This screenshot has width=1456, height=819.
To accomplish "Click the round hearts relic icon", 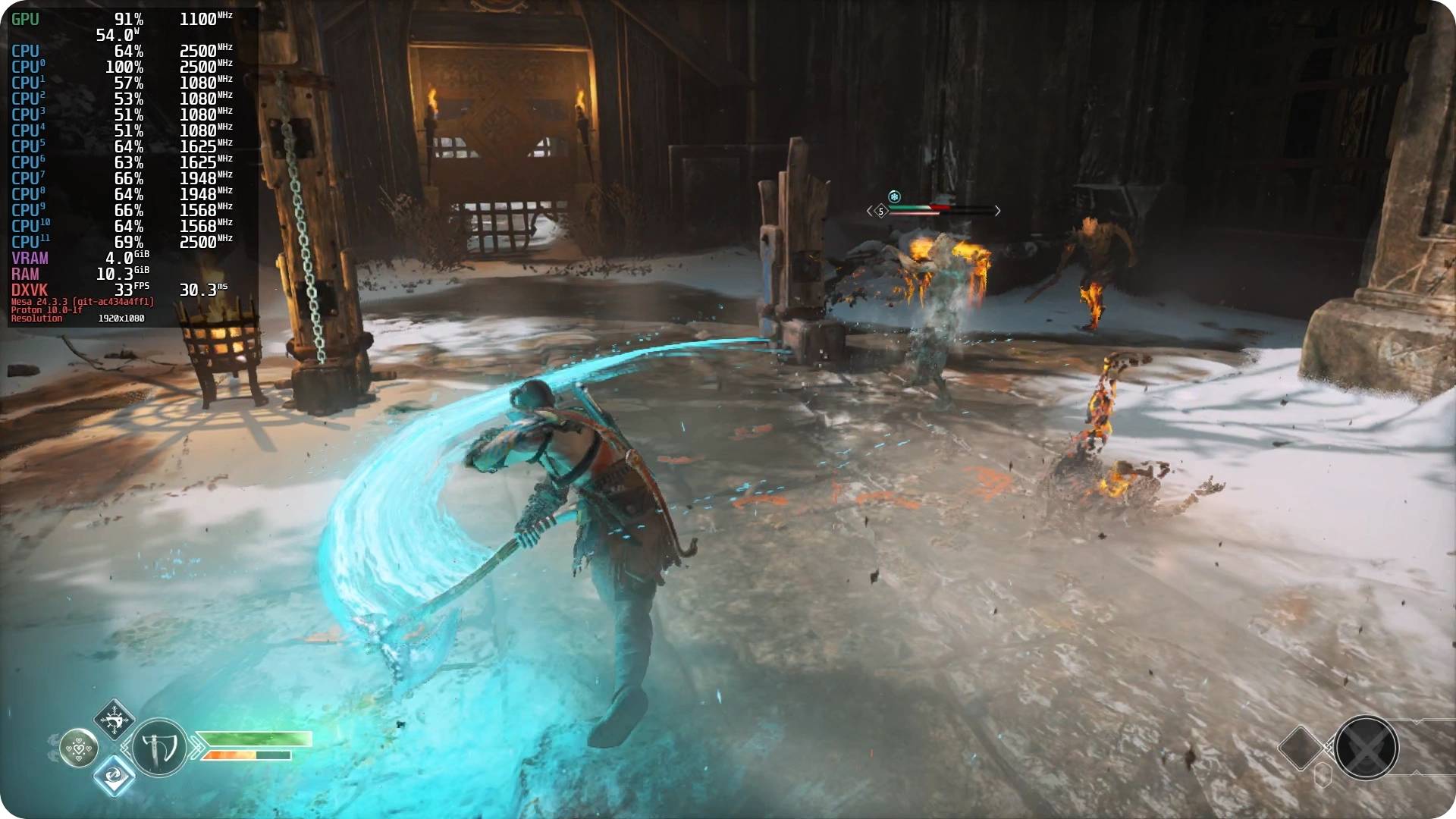I will click(x=79, y=748).
